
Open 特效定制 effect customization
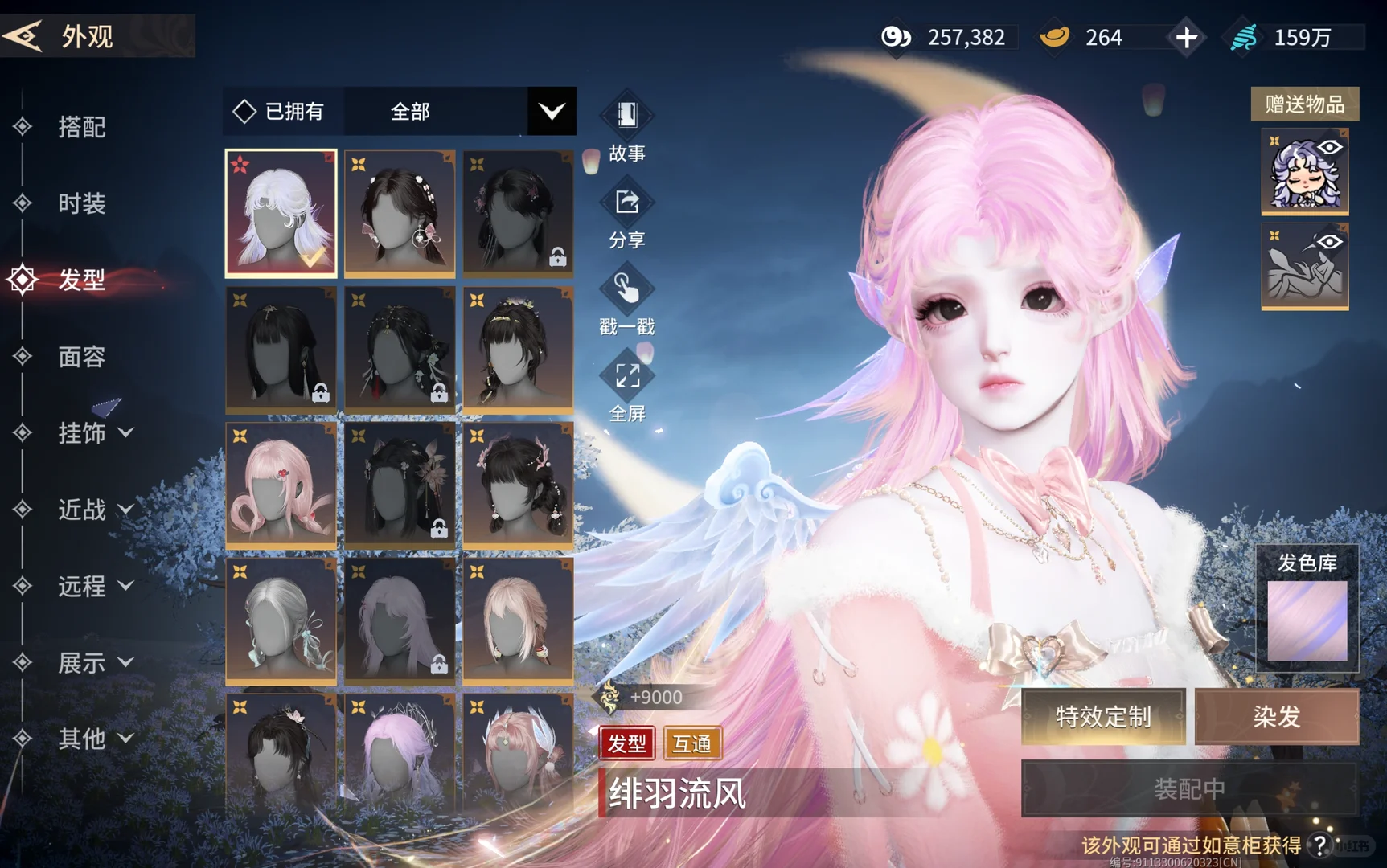coord(1103,716)
